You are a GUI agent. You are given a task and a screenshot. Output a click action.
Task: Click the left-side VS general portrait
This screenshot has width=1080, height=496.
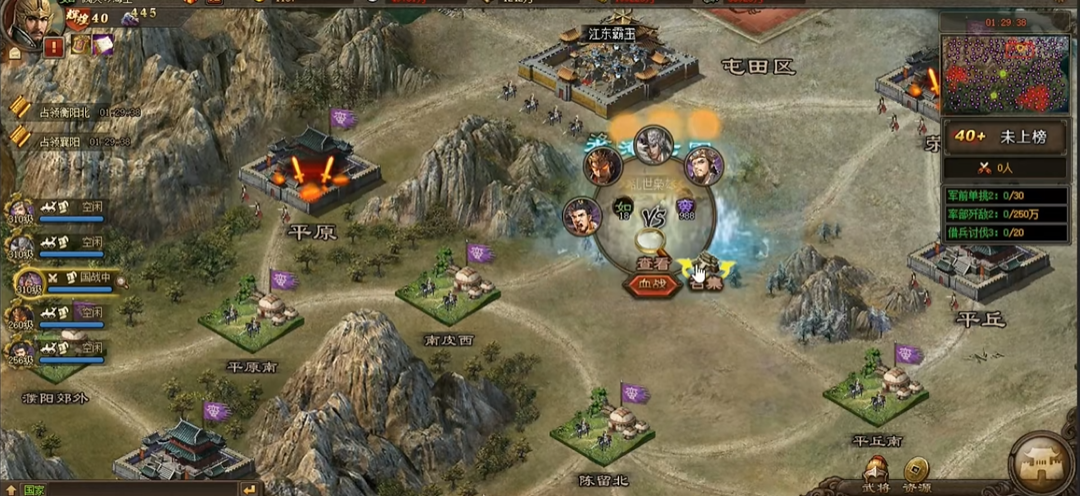[x=582, y=215]
